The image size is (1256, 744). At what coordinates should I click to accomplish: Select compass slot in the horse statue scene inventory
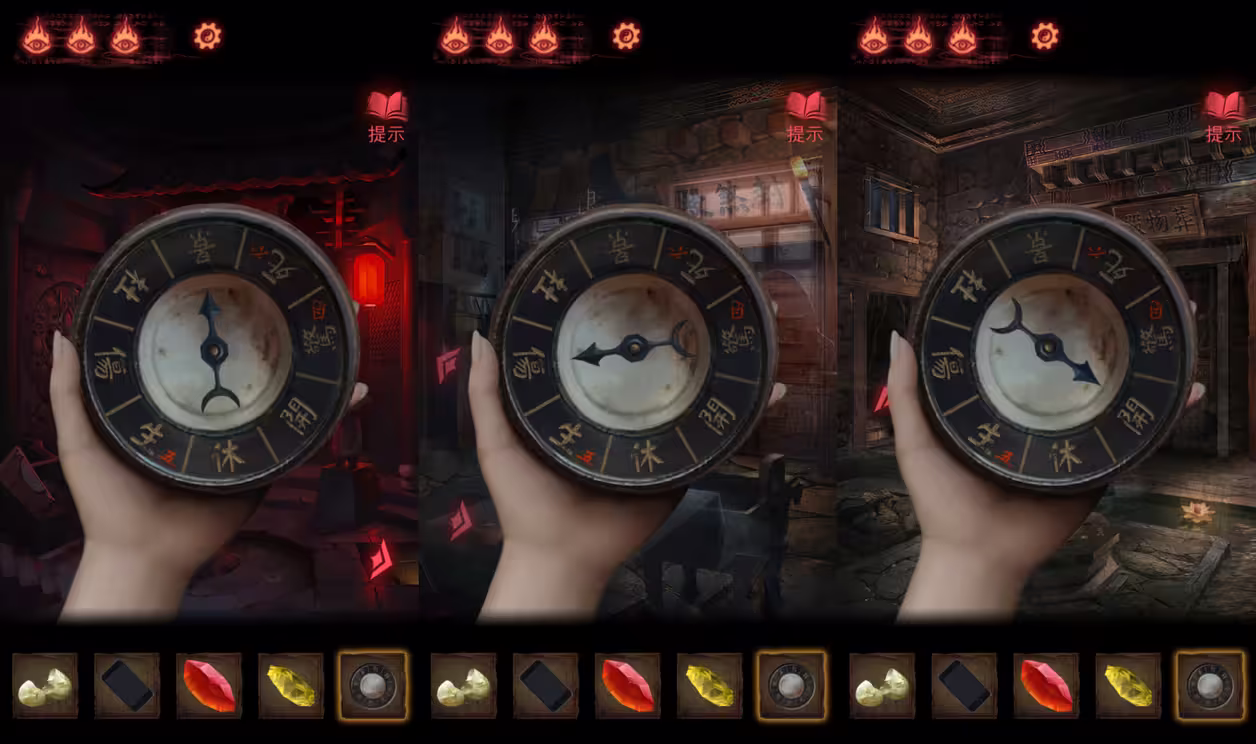[791, 686]
